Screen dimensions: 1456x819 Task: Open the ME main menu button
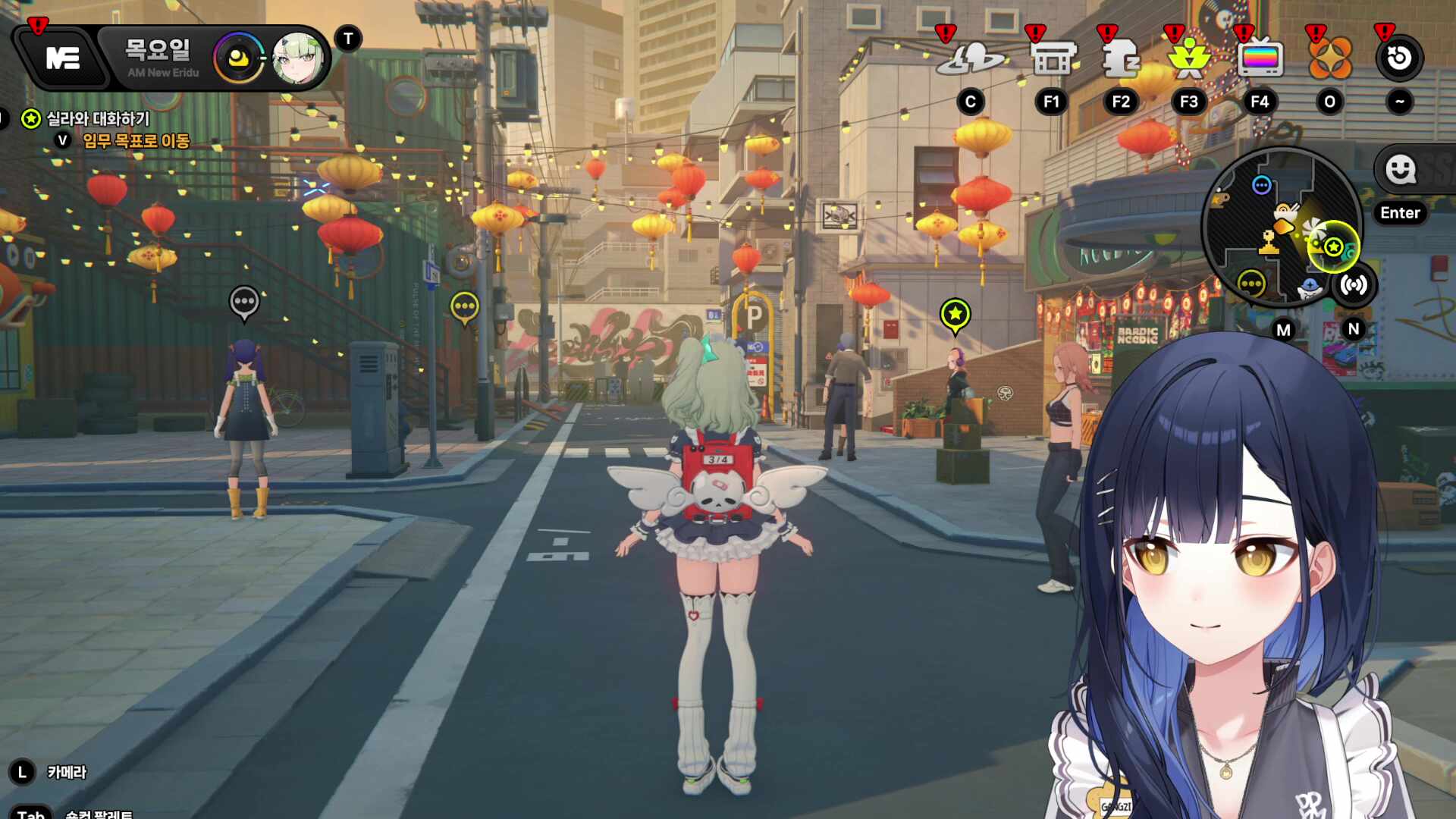click(x=62, y=58)
